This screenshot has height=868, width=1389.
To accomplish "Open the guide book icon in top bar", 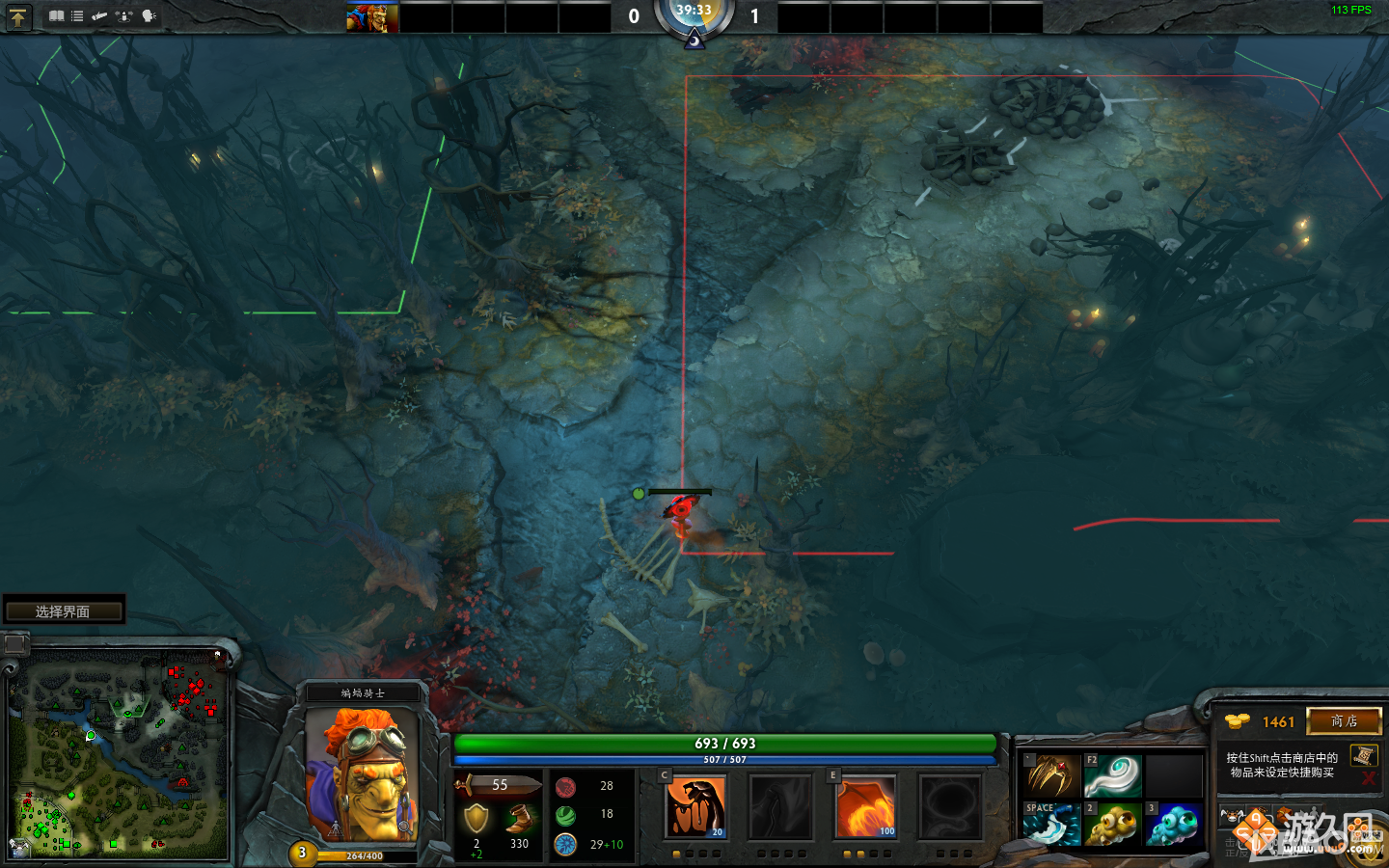I will tap(56, 15).
